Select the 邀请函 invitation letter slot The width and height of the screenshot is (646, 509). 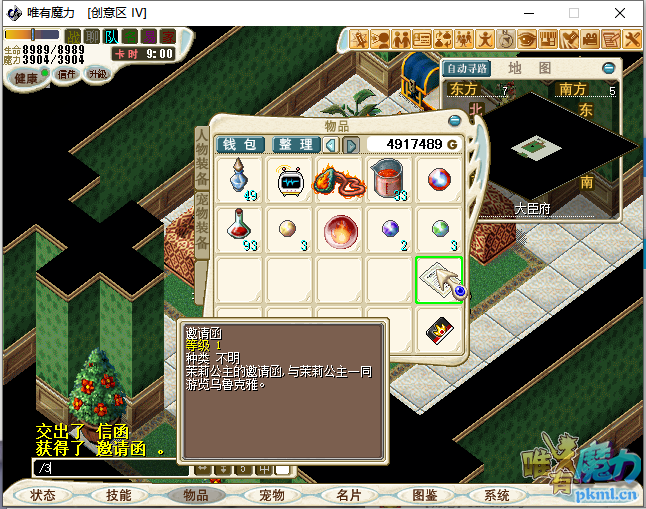point(439,280)
